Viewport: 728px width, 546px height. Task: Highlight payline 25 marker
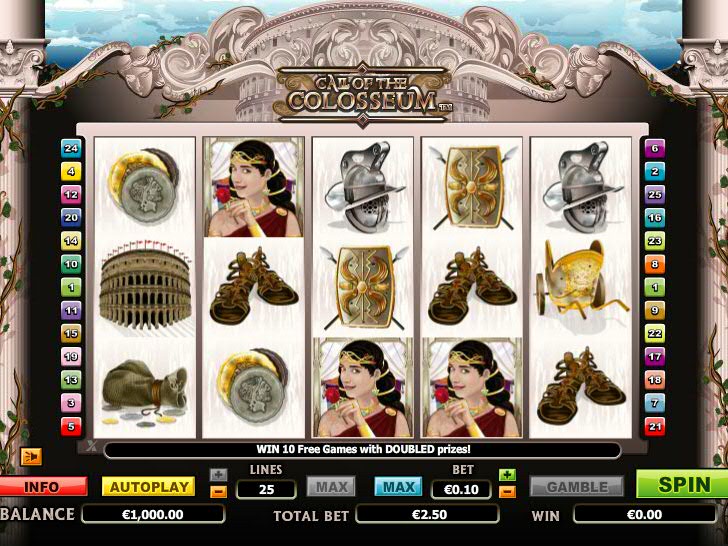coord(655,194)
